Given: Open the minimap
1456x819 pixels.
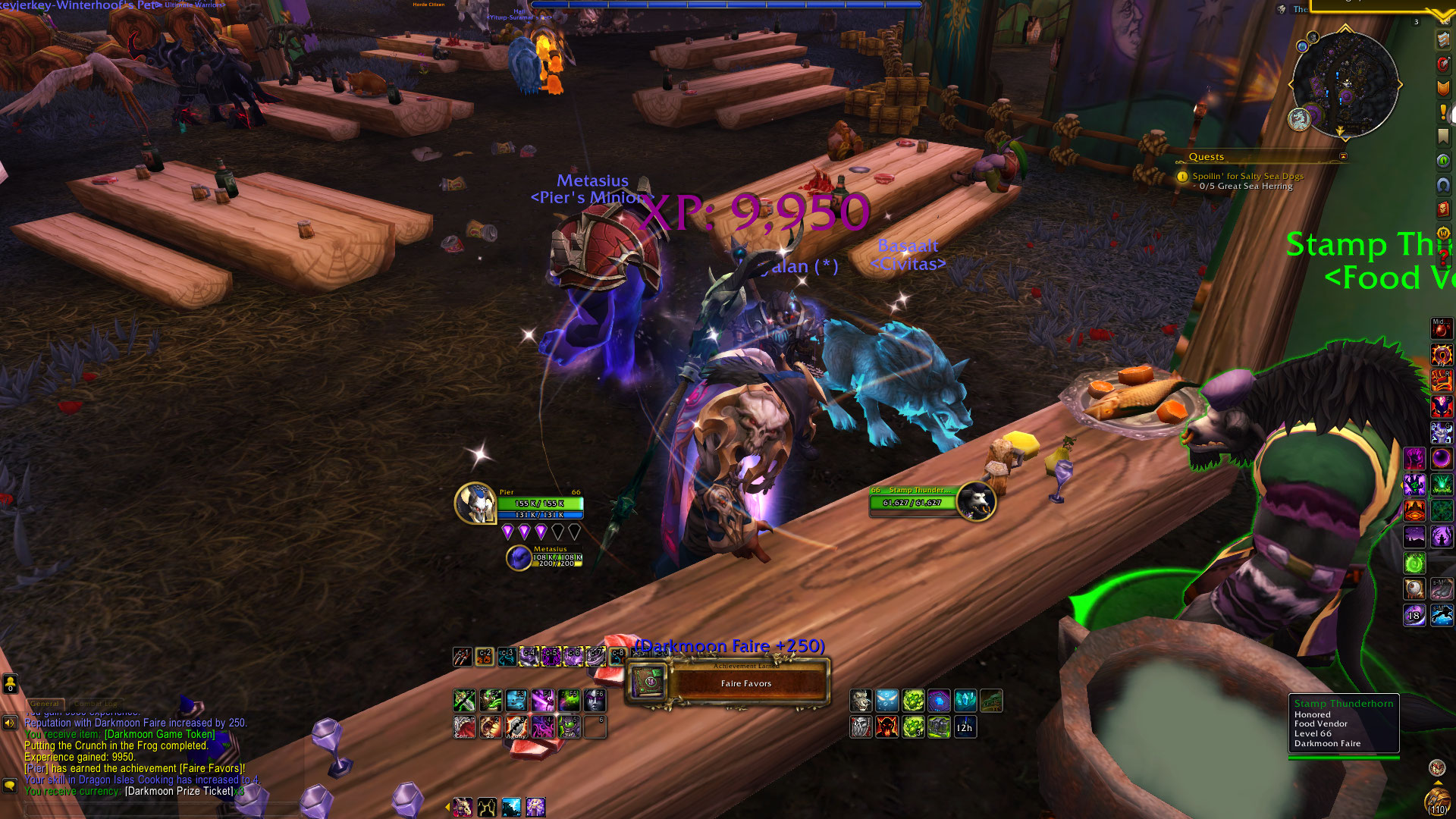Looking at the screenshot, I should (1345, 83).
